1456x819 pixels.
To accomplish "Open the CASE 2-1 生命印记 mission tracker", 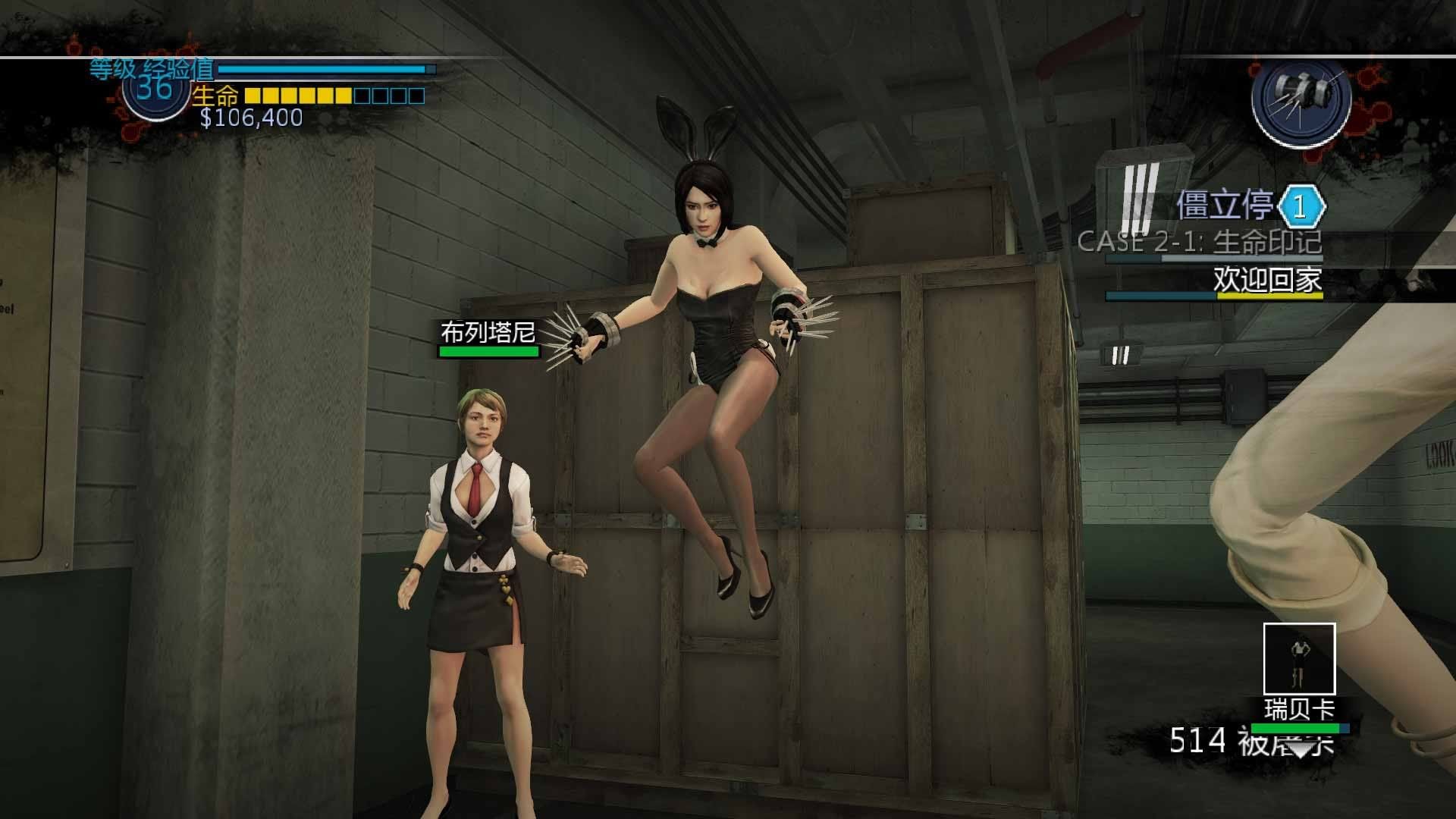I will coord(1200,242).
